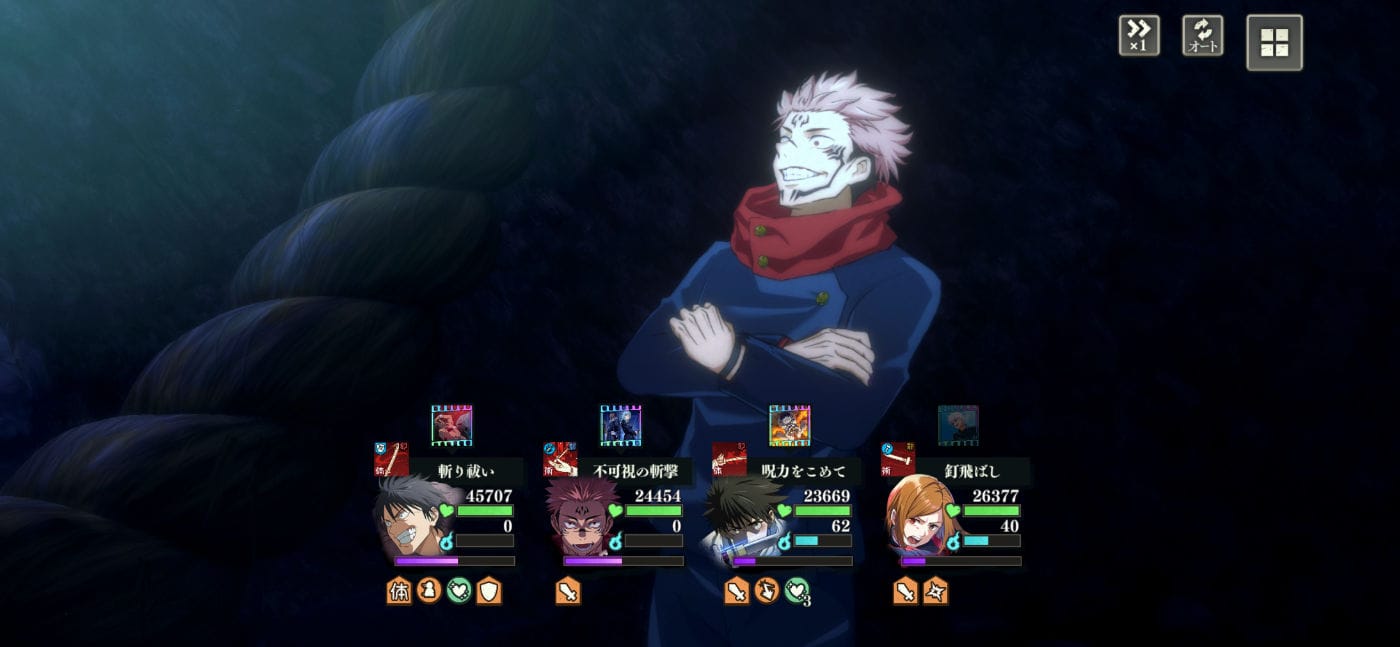Screen dimensions: 1400x647
Task: Open the flaming scene memory card thumbnail
Action: point(789,425)
